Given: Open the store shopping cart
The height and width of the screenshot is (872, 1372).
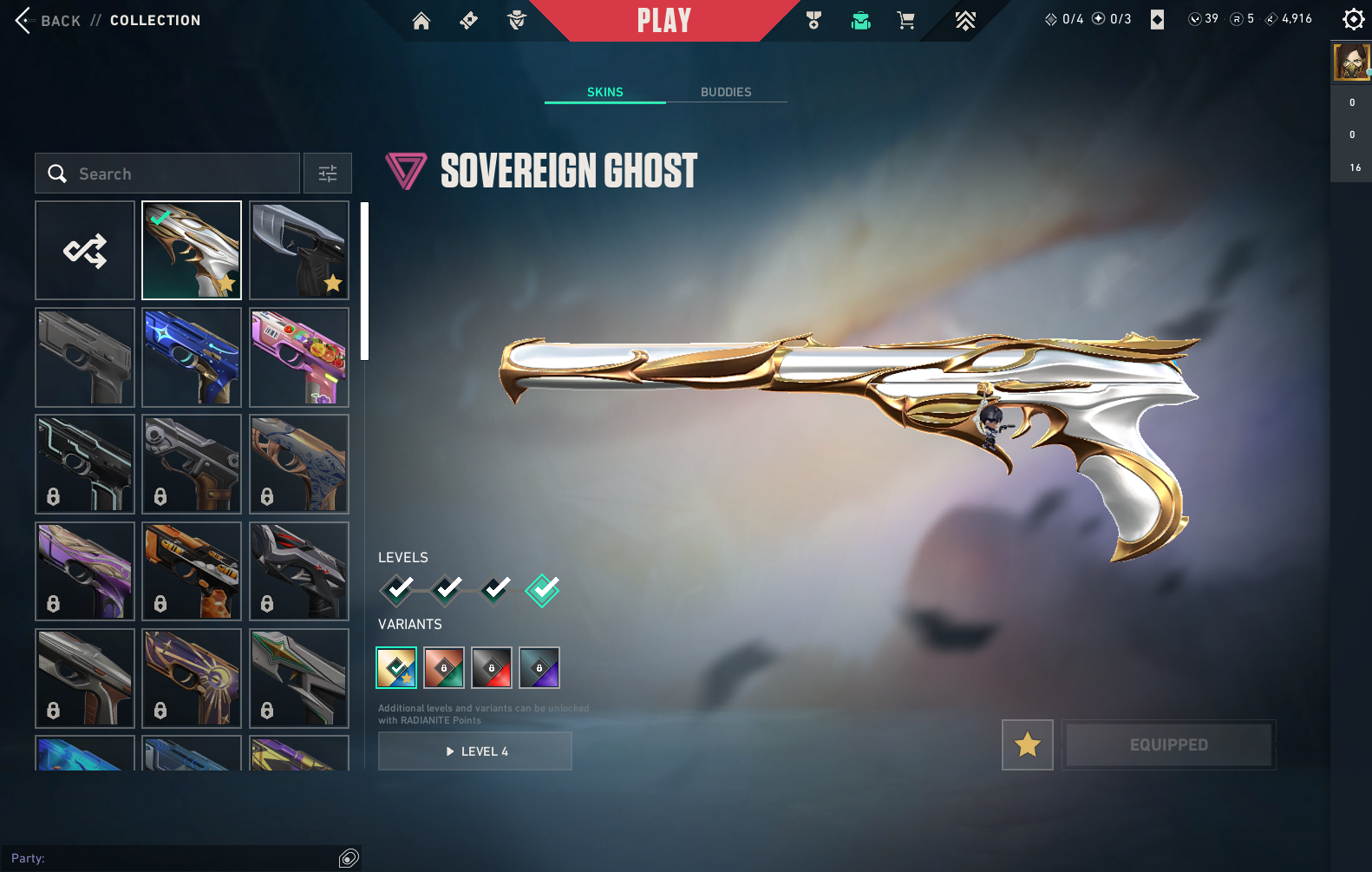Looking at the screenshot, I should (906, 21).
